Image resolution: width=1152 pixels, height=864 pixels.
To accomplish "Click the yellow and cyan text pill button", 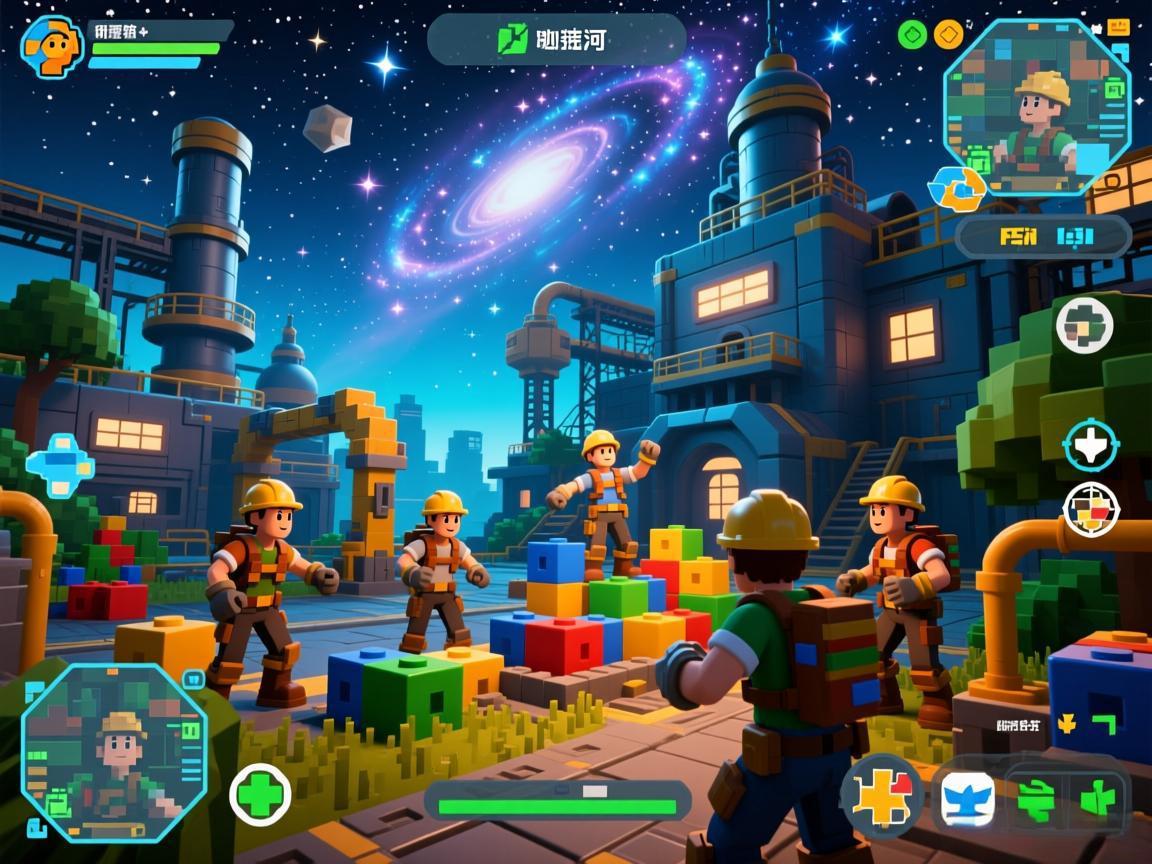I will [x=1043, y=237].
